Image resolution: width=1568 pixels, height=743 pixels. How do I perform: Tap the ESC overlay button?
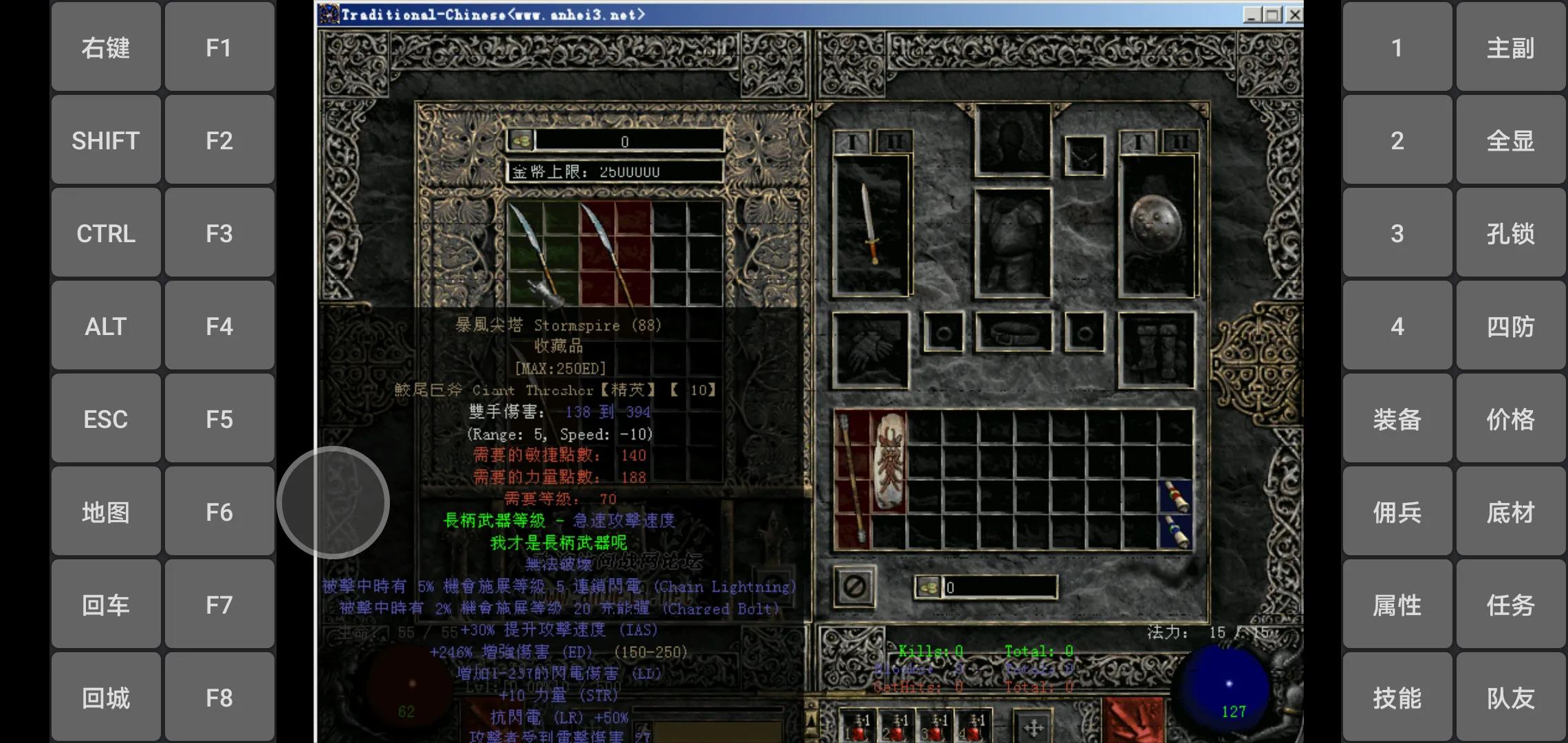click(106, 419)
